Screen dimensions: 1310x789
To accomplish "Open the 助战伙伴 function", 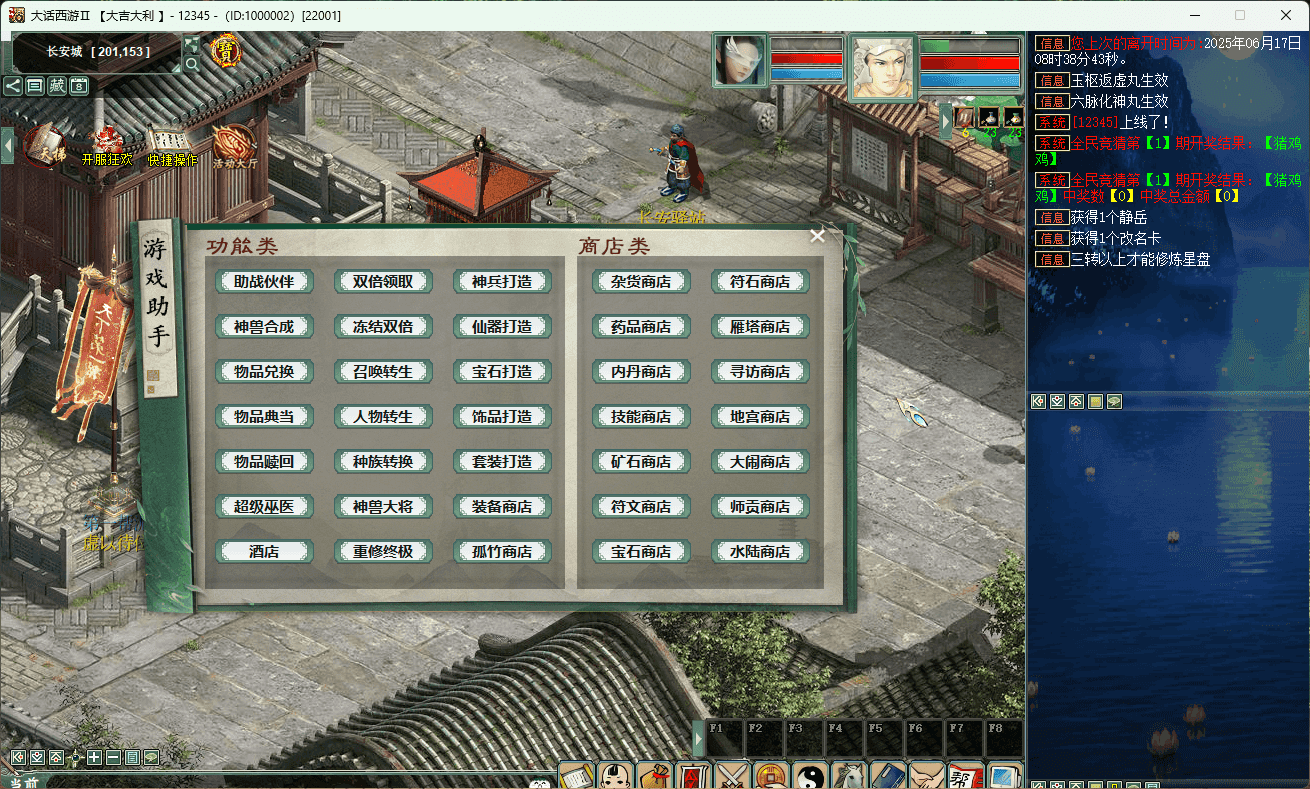I will click(264, 282).
